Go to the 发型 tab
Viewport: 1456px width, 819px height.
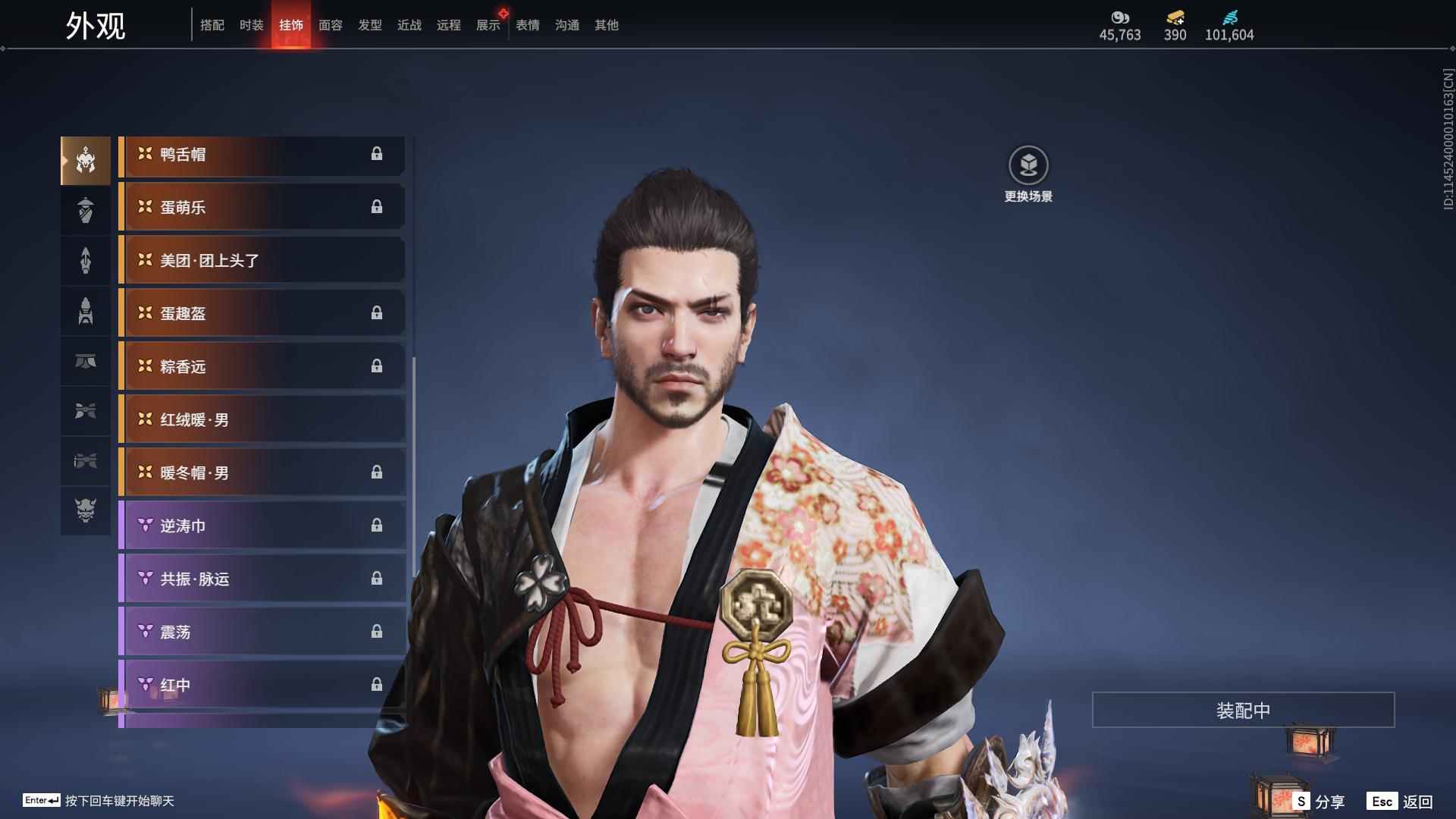pos(369,25)
